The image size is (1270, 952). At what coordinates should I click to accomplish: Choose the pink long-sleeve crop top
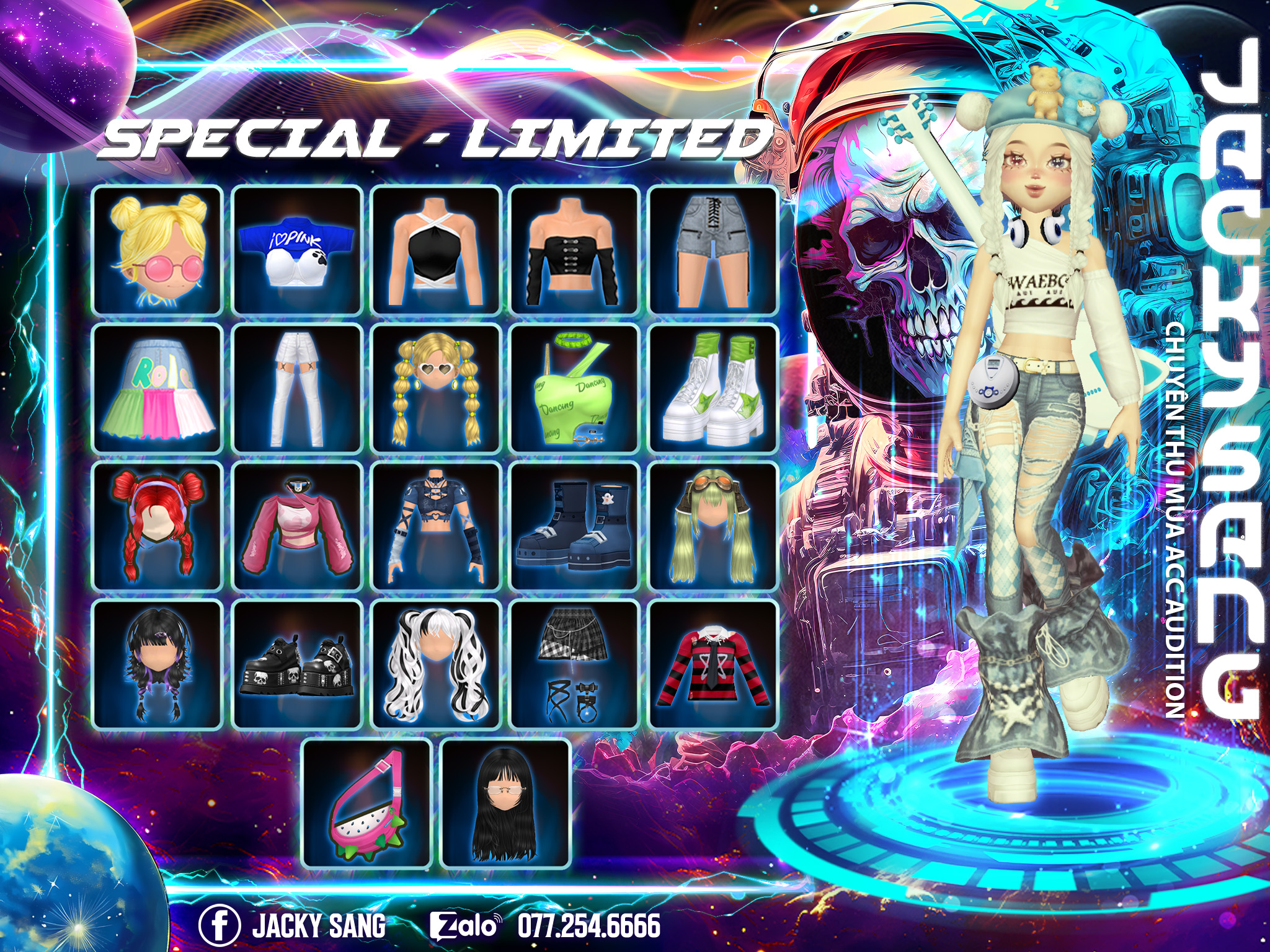coord(296,527)
